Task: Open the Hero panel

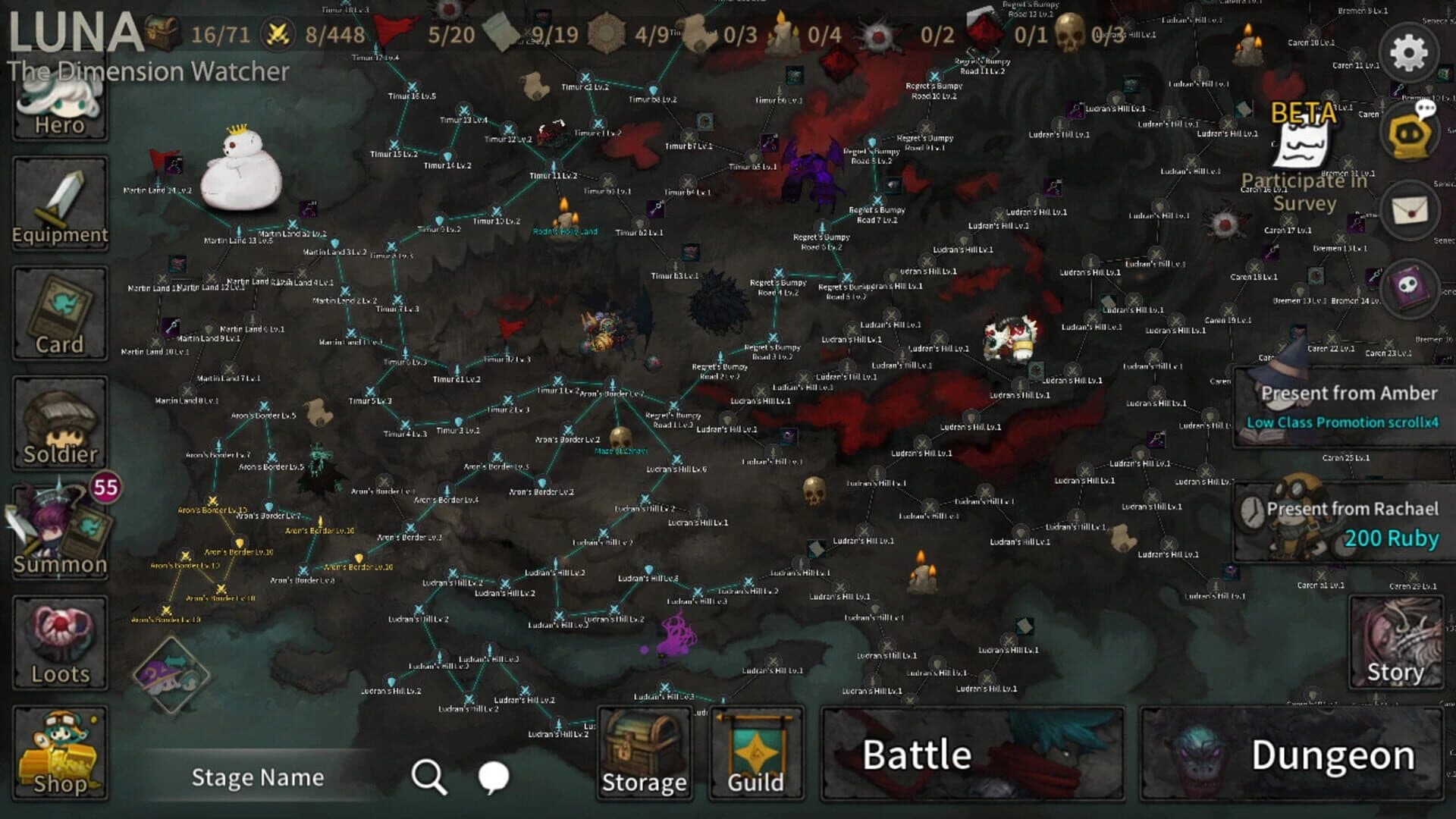Action: pos(59,106)
